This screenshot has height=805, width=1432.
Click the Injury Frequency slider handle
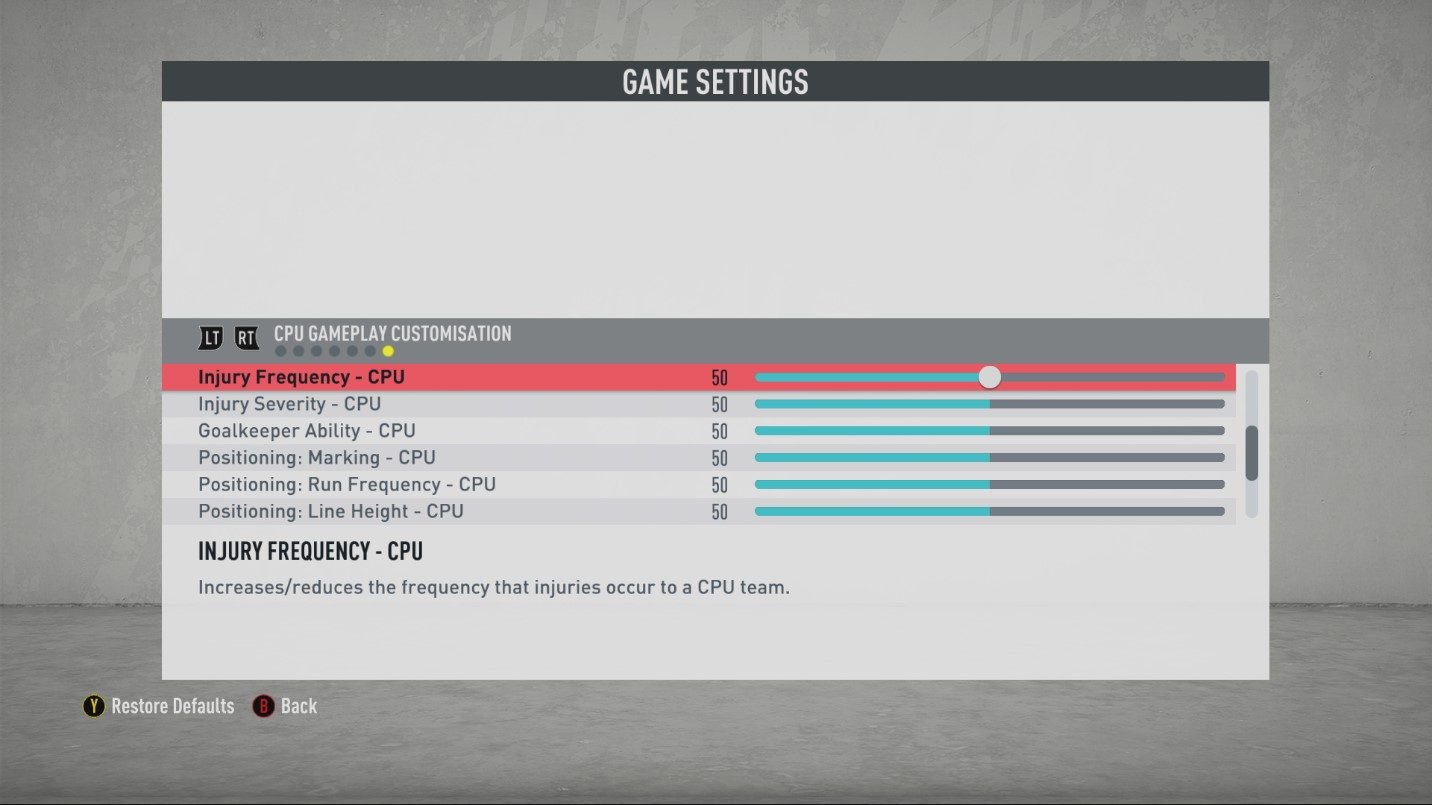pos(989,377)
